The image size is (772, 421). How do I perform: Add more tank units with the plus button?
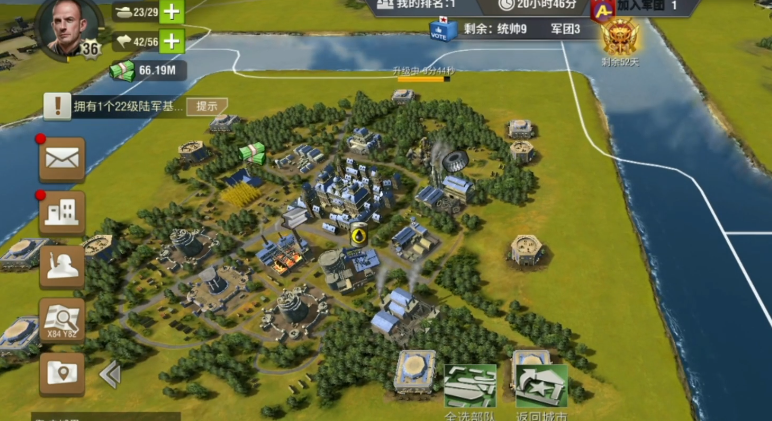172,12
